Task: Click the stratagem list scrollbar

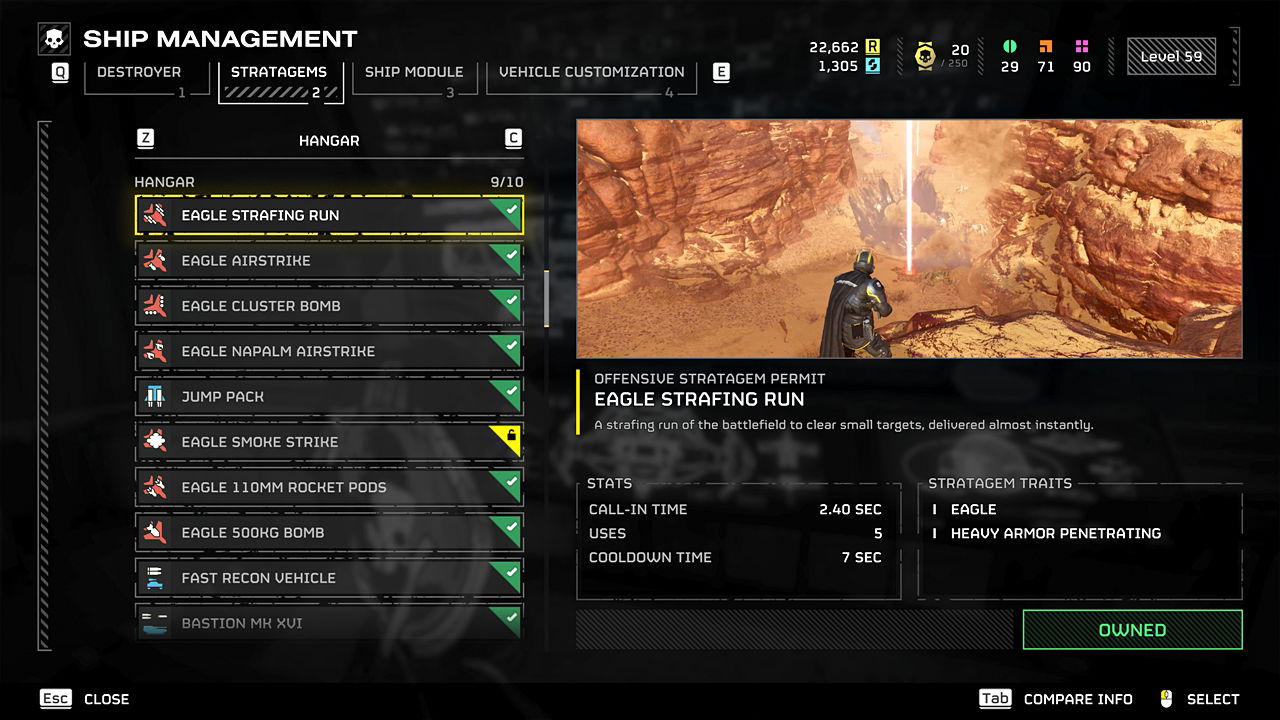Action: pos(546,298)
